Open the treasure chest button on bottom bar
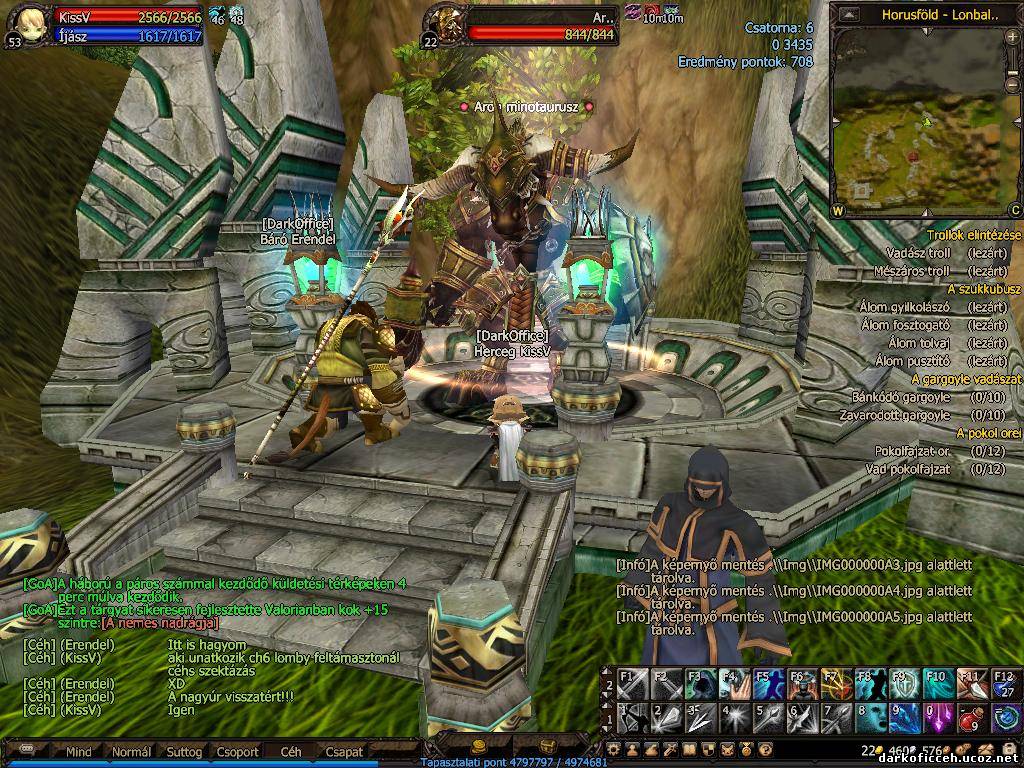The width and height of the screenshot is (1024, 768). coord(547,747)
